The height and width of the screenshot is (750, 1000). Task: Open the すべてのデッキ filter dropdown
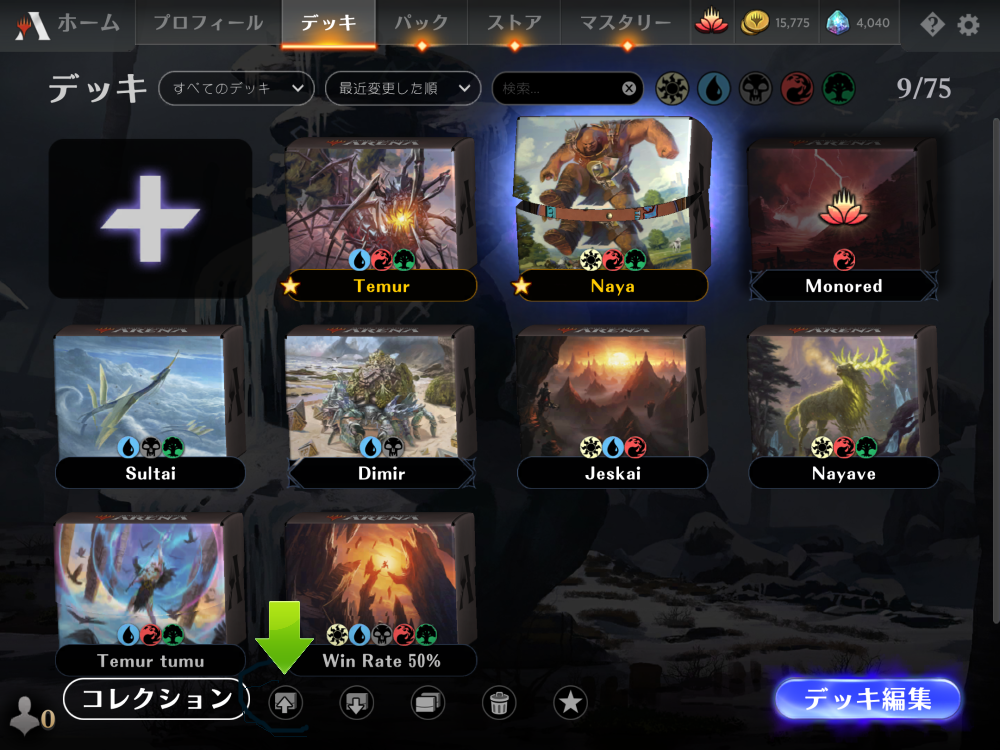(x=236, y=88)
